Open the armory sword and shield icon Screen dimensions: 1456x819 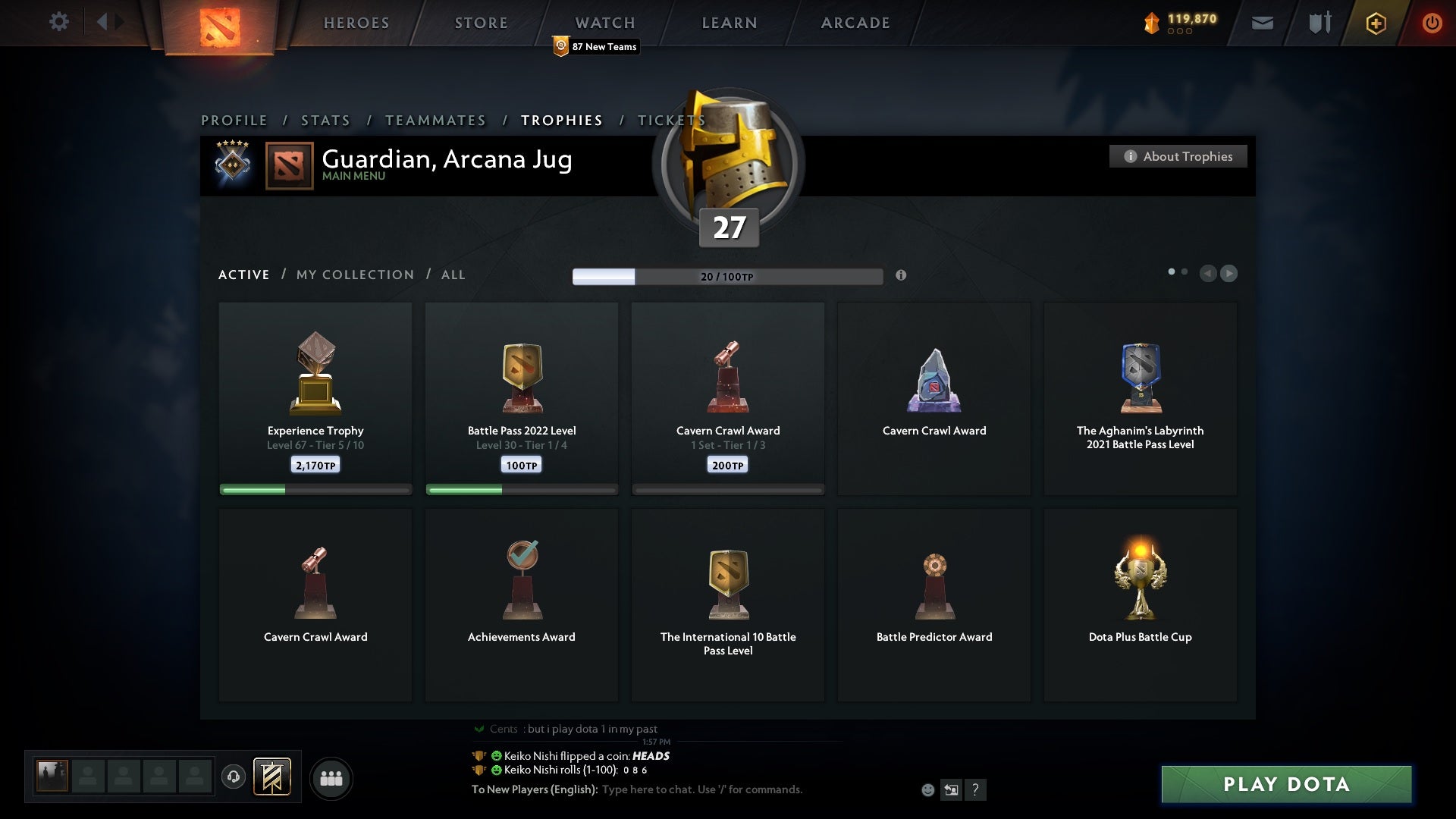pos(1319,23)
